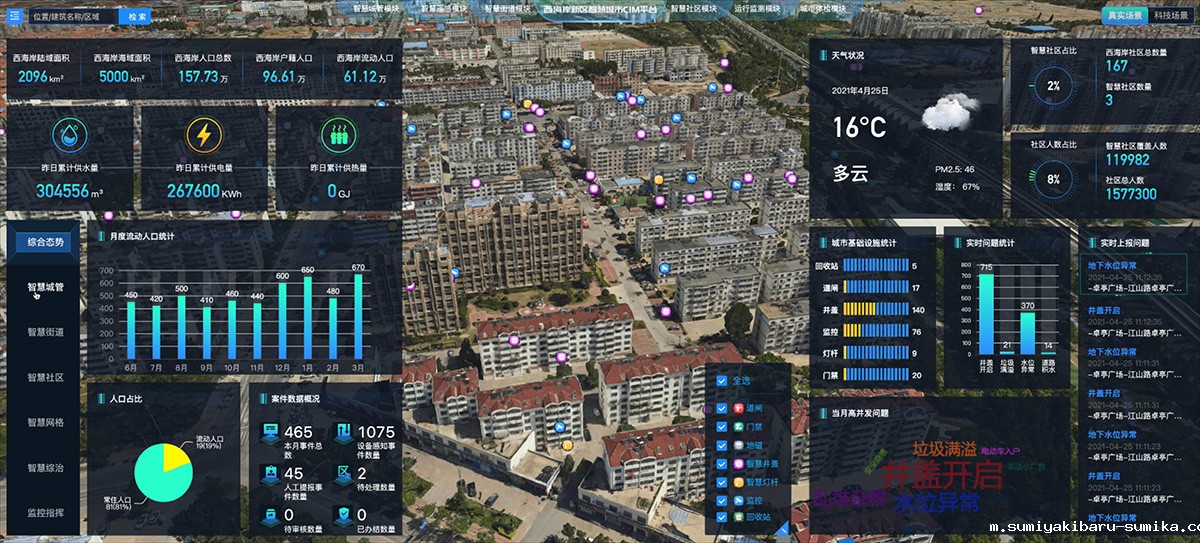
Task: Collapse the layer filter panel corner arrow
Action: [783, 527]
